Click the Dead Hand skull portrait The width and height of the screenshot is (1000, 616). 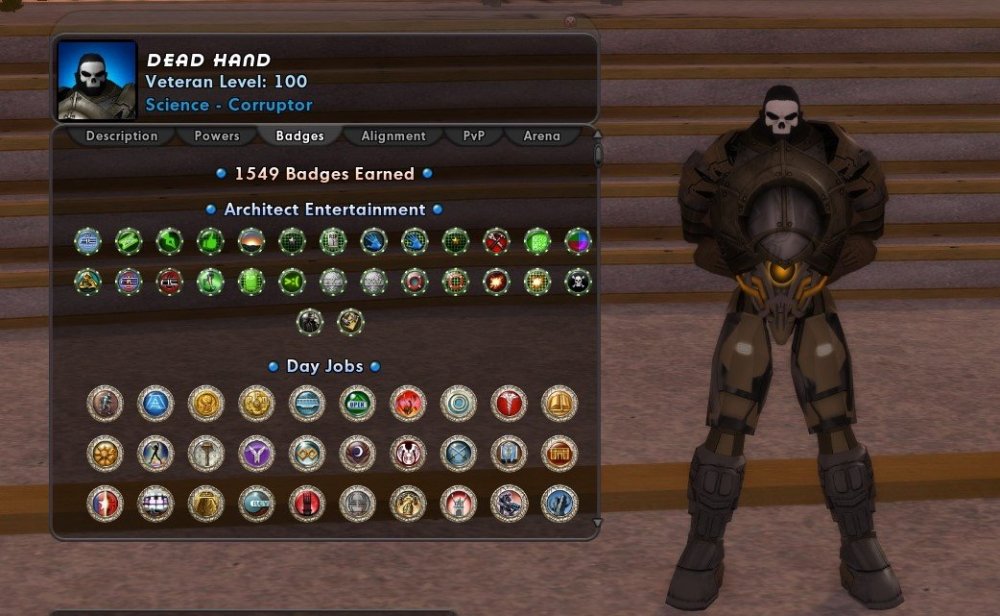click(97, 80)
